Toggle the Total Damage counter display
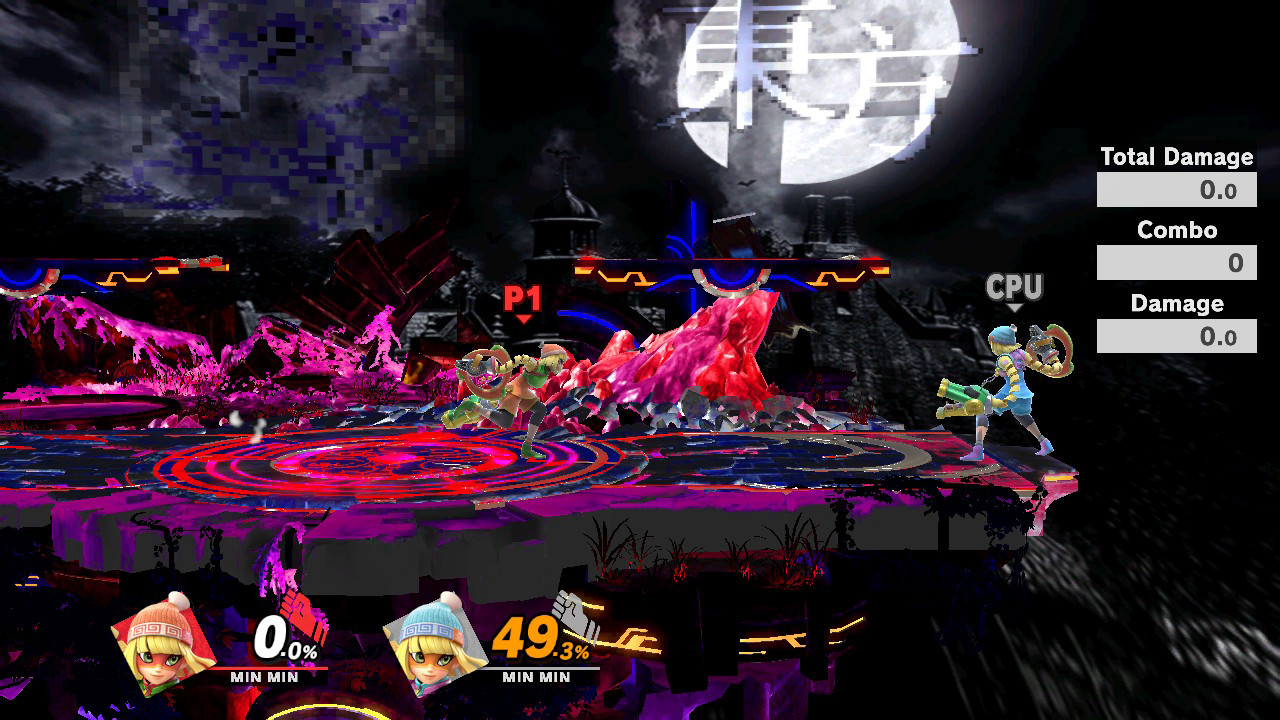The image size is (1280, 720). tap(1176, 157)
